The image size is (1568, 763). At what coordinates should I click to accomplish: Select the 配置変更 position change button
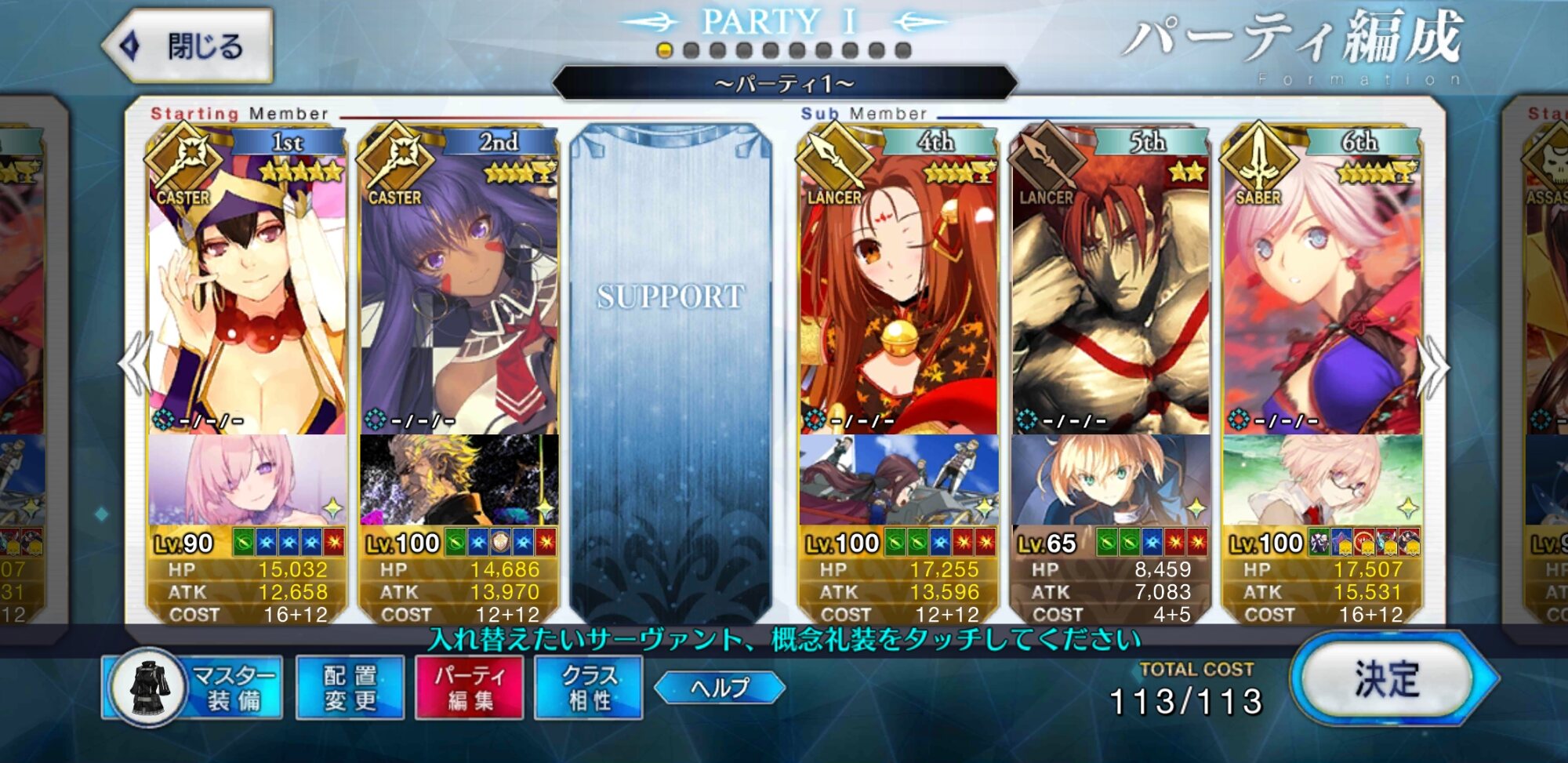(350, 688)
